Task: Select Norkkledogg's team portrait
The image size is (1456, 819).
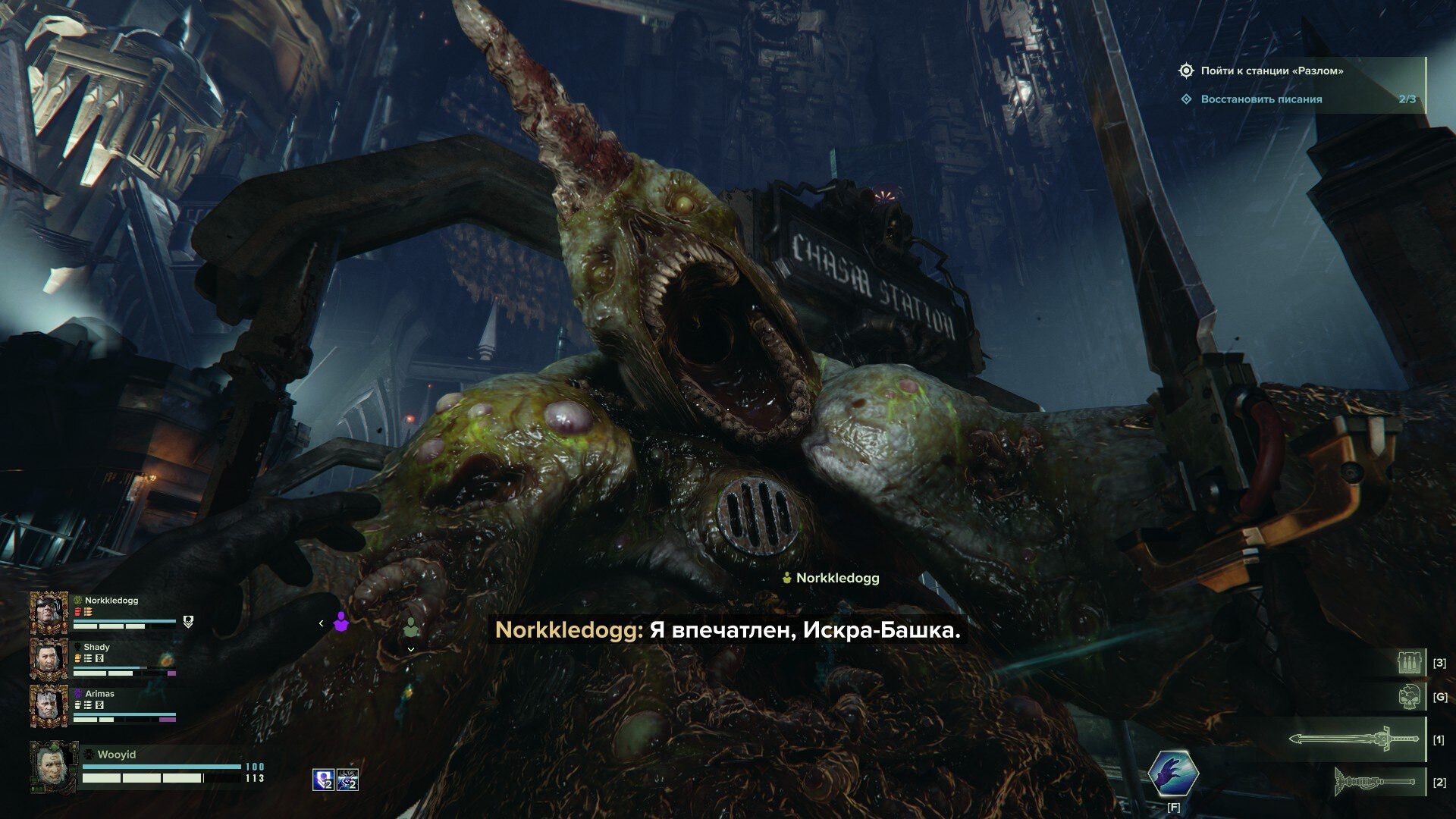Action: point(49,612)
